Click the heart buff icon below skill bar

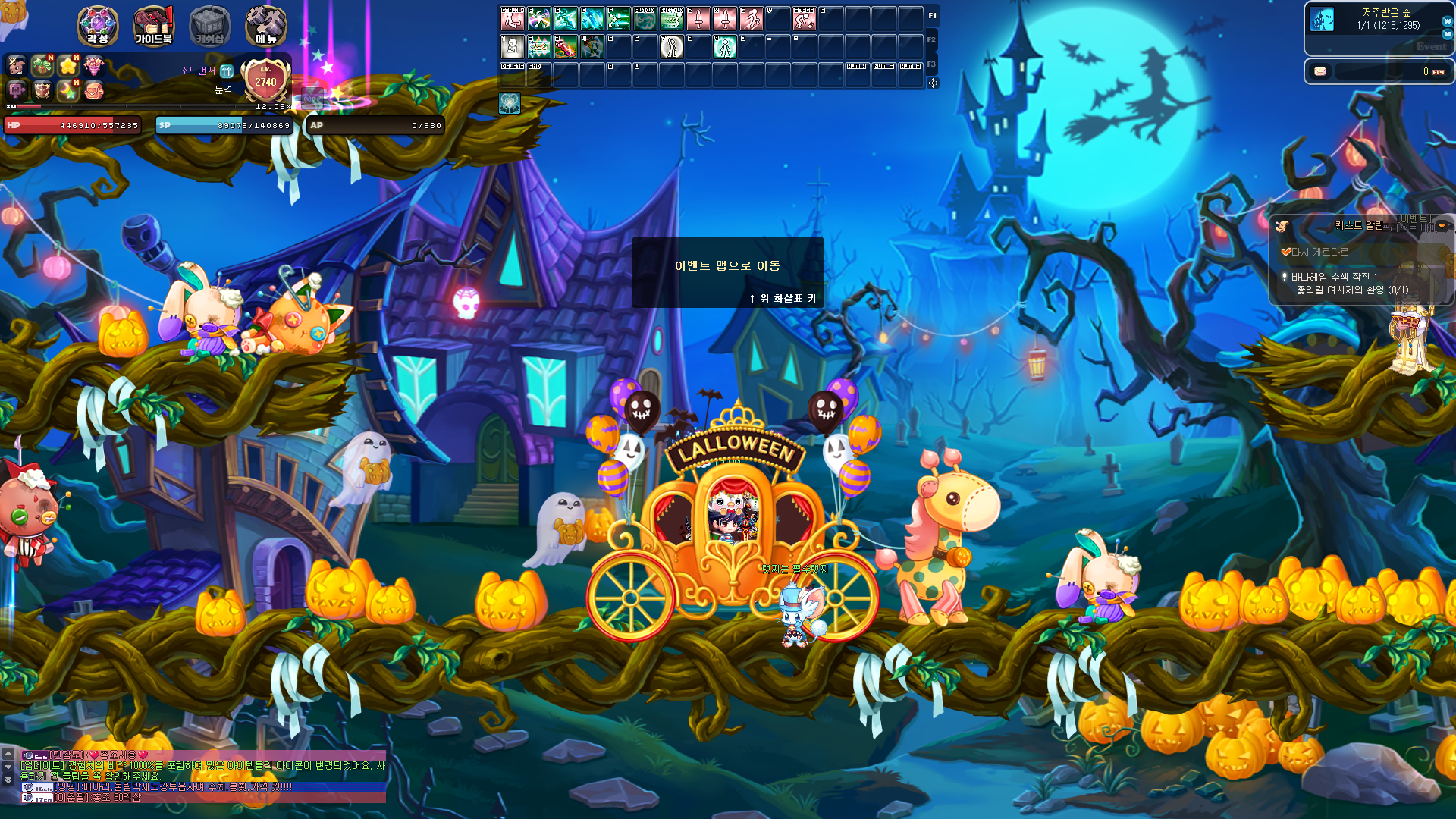tap(510, 103)
